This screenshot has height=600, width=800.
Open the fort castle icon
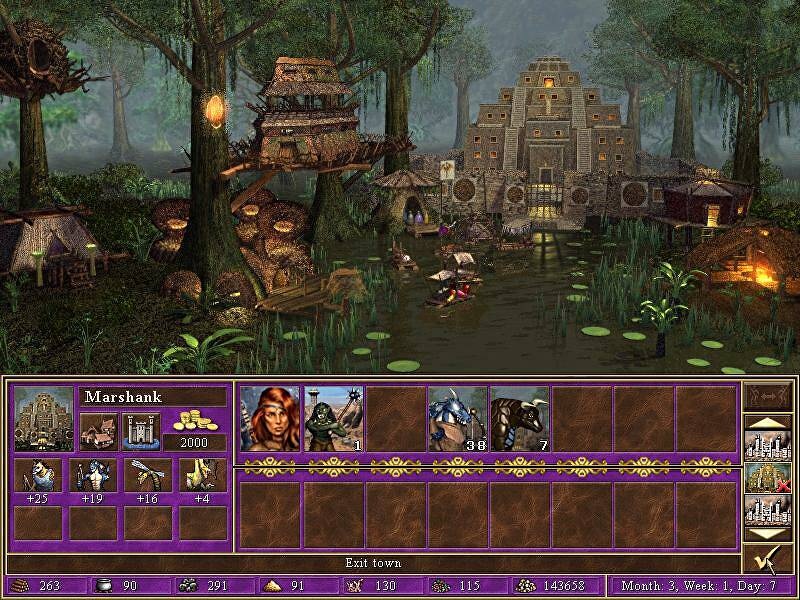(x=141, y=431)
